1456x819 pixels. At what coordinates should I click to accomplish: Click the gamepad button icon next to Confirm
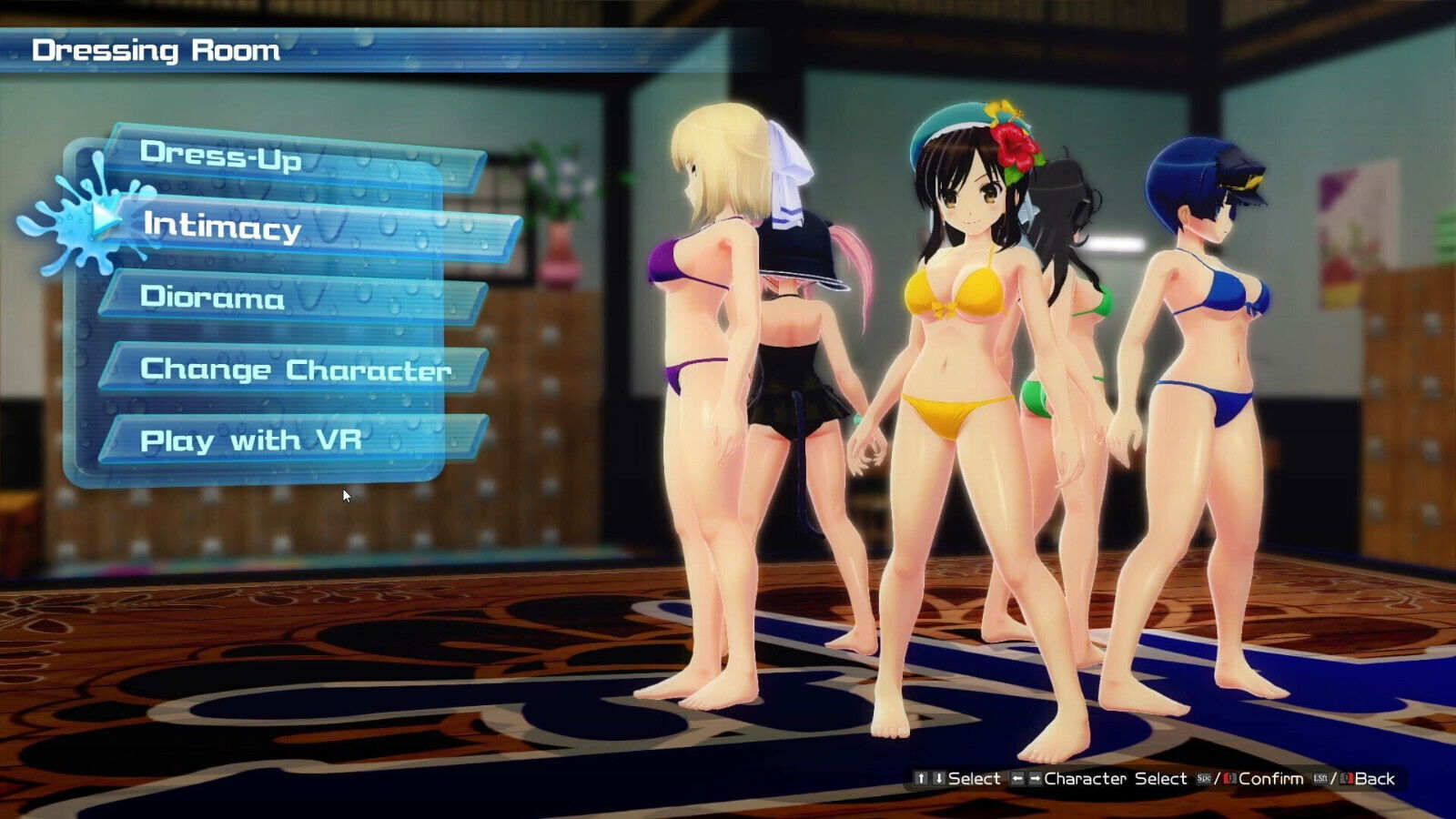click(x=1230, y=779)
